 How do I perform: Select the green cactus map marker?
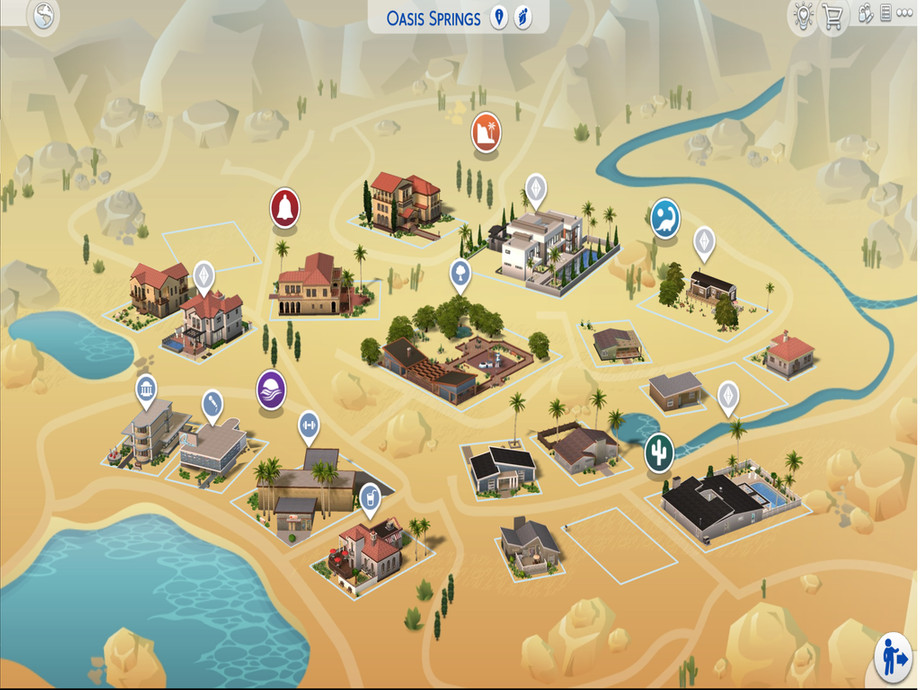point(659,450)
